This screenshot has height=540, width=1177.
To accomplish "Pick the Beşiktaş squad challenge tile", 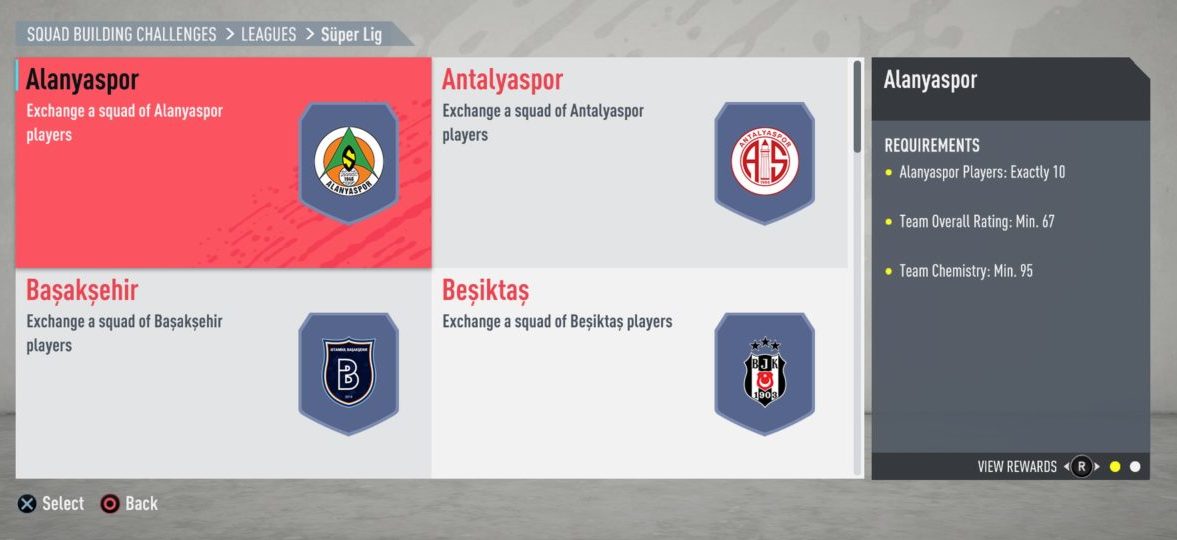I will click(x=639, y=373).
